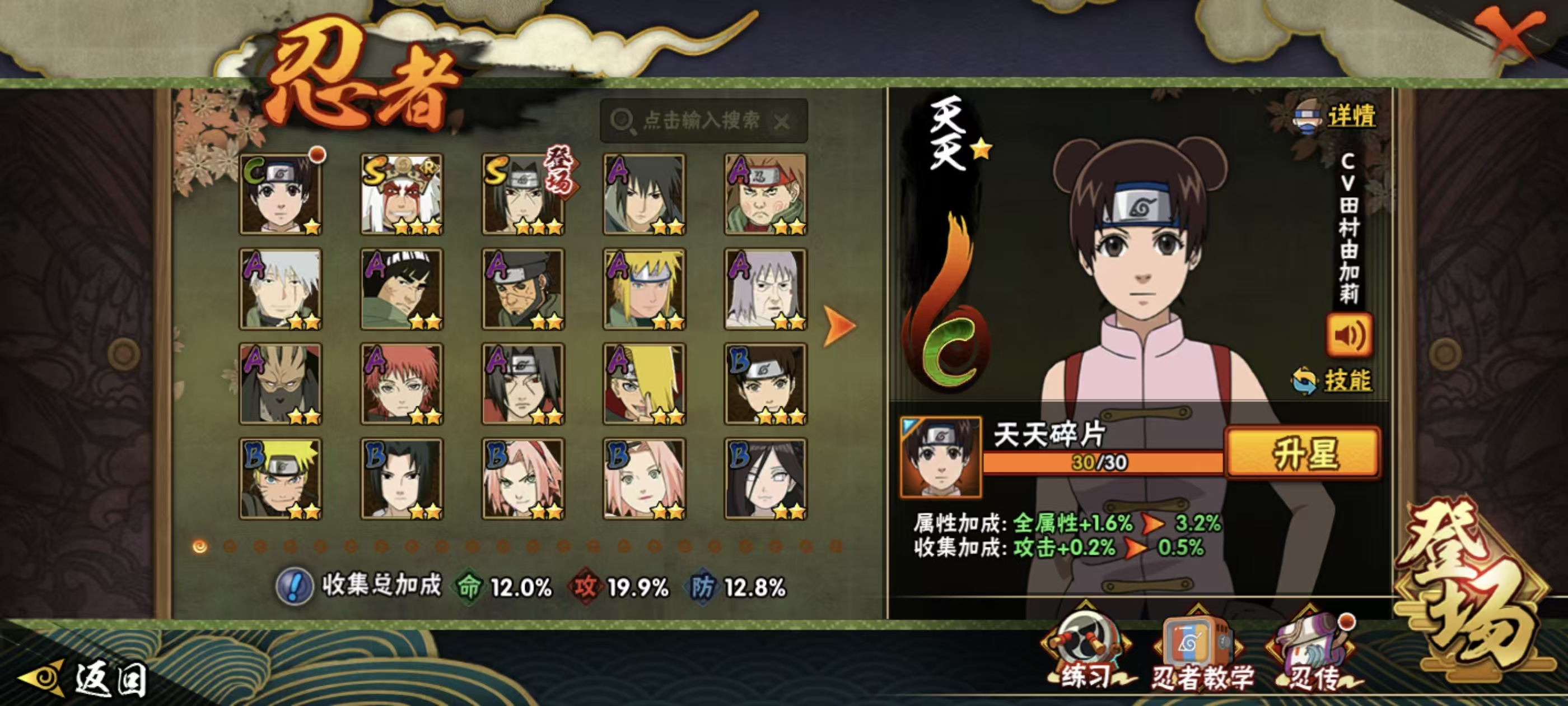Go back with the 返回 button
This screenshot has width=1568, height=706.
pyautogui.click(x=85, y=679)
